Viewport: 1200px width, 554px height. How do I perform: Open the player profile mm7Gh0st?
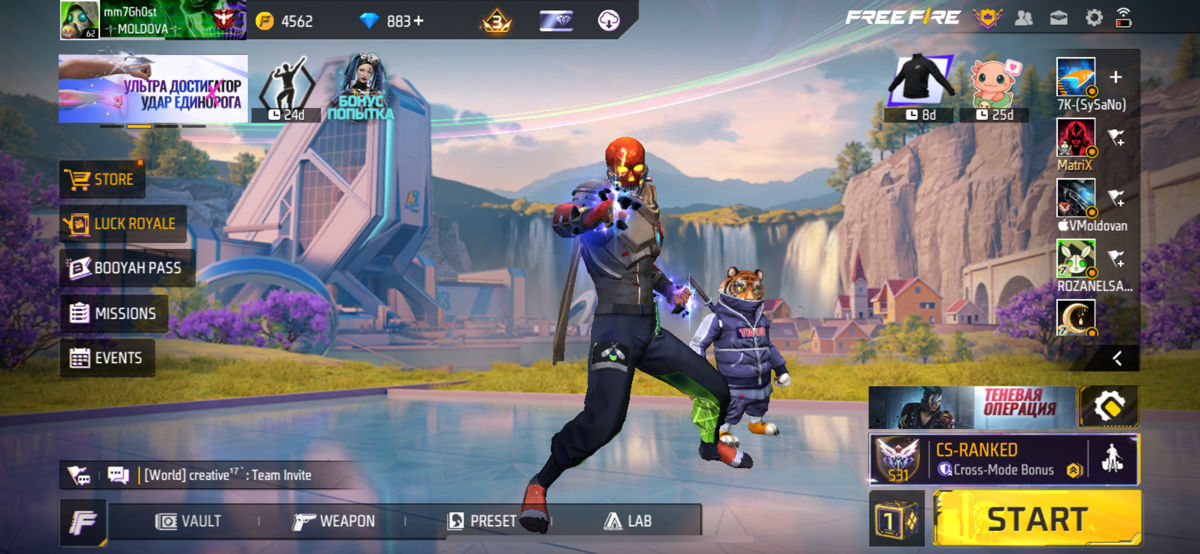(x=80, y=19)
